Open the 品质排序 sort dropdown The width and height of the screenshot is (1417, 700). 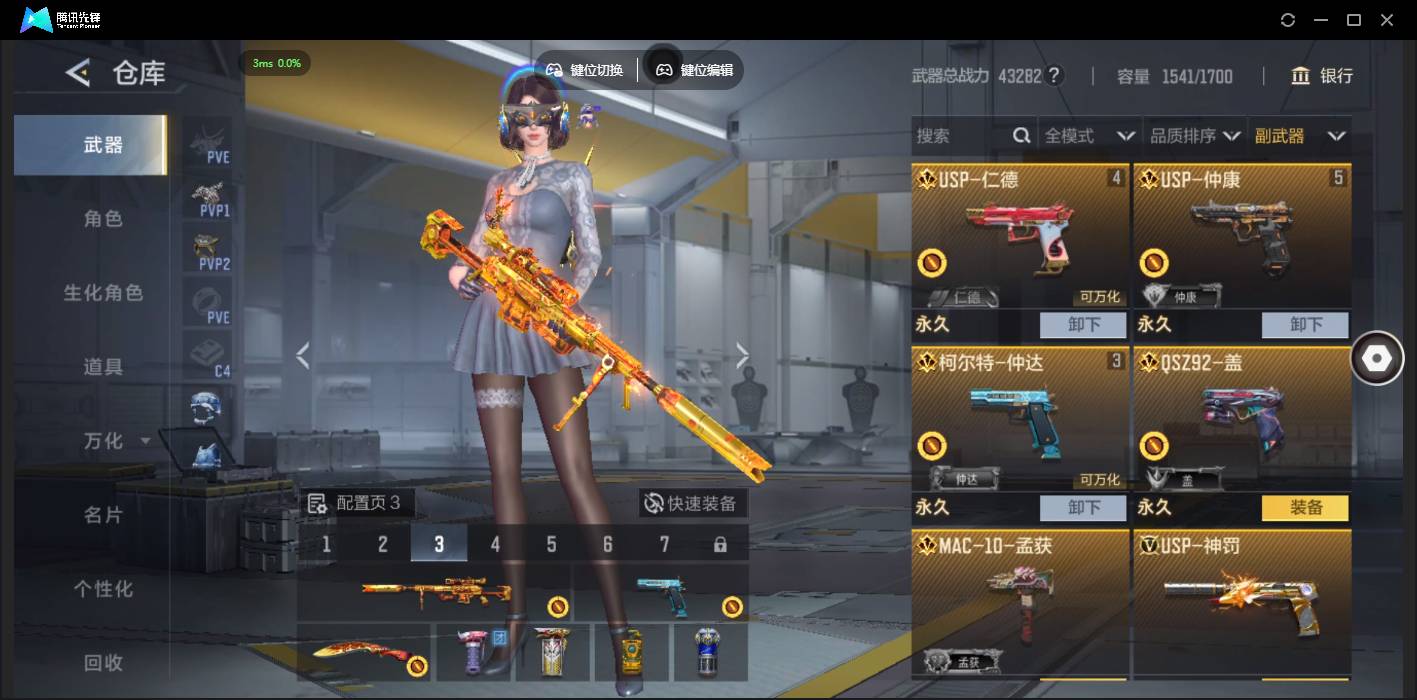(x=1194, y=136)
